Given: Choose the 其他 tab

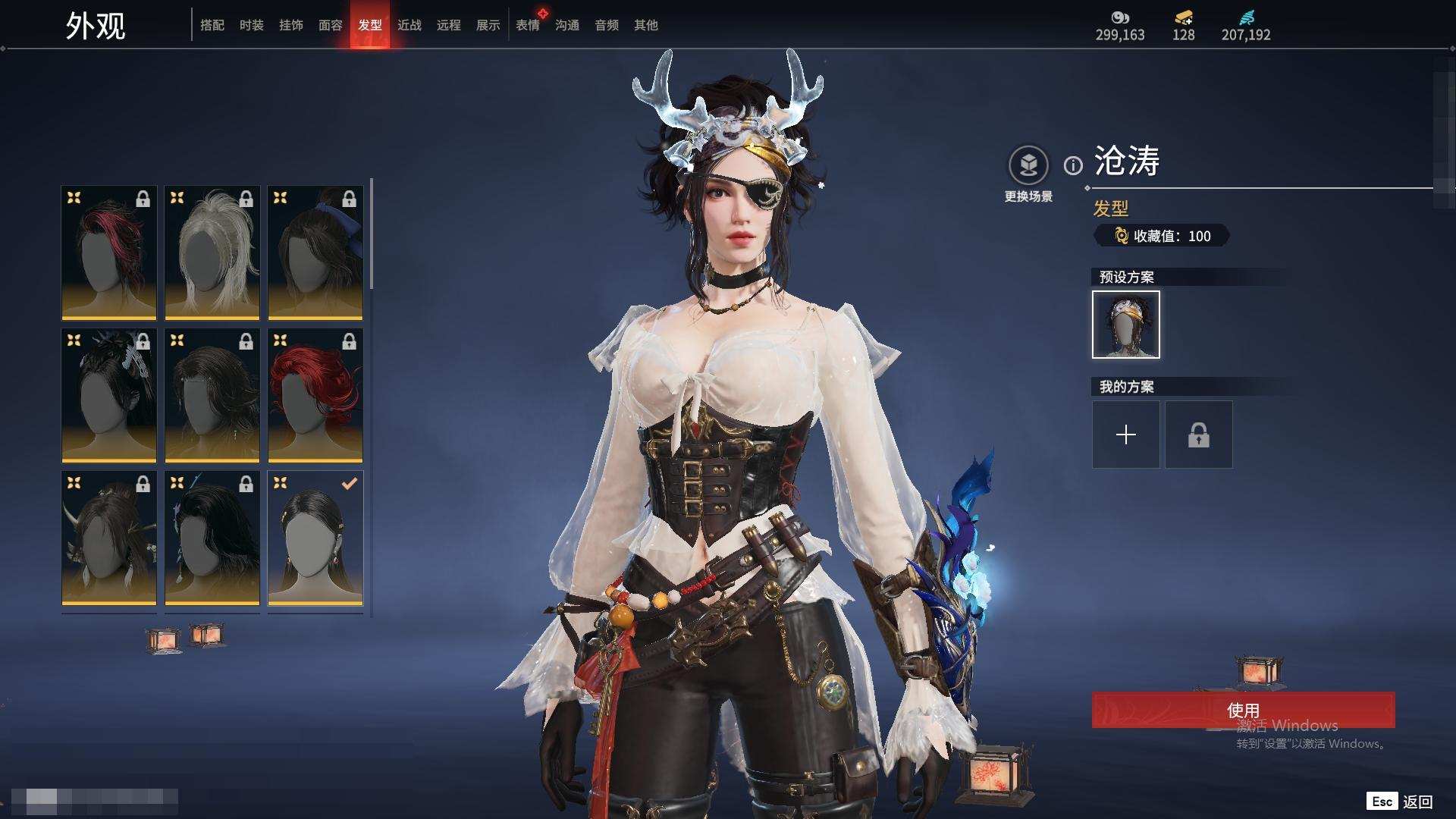Looking at the screenshot, I should click(645, 25).
